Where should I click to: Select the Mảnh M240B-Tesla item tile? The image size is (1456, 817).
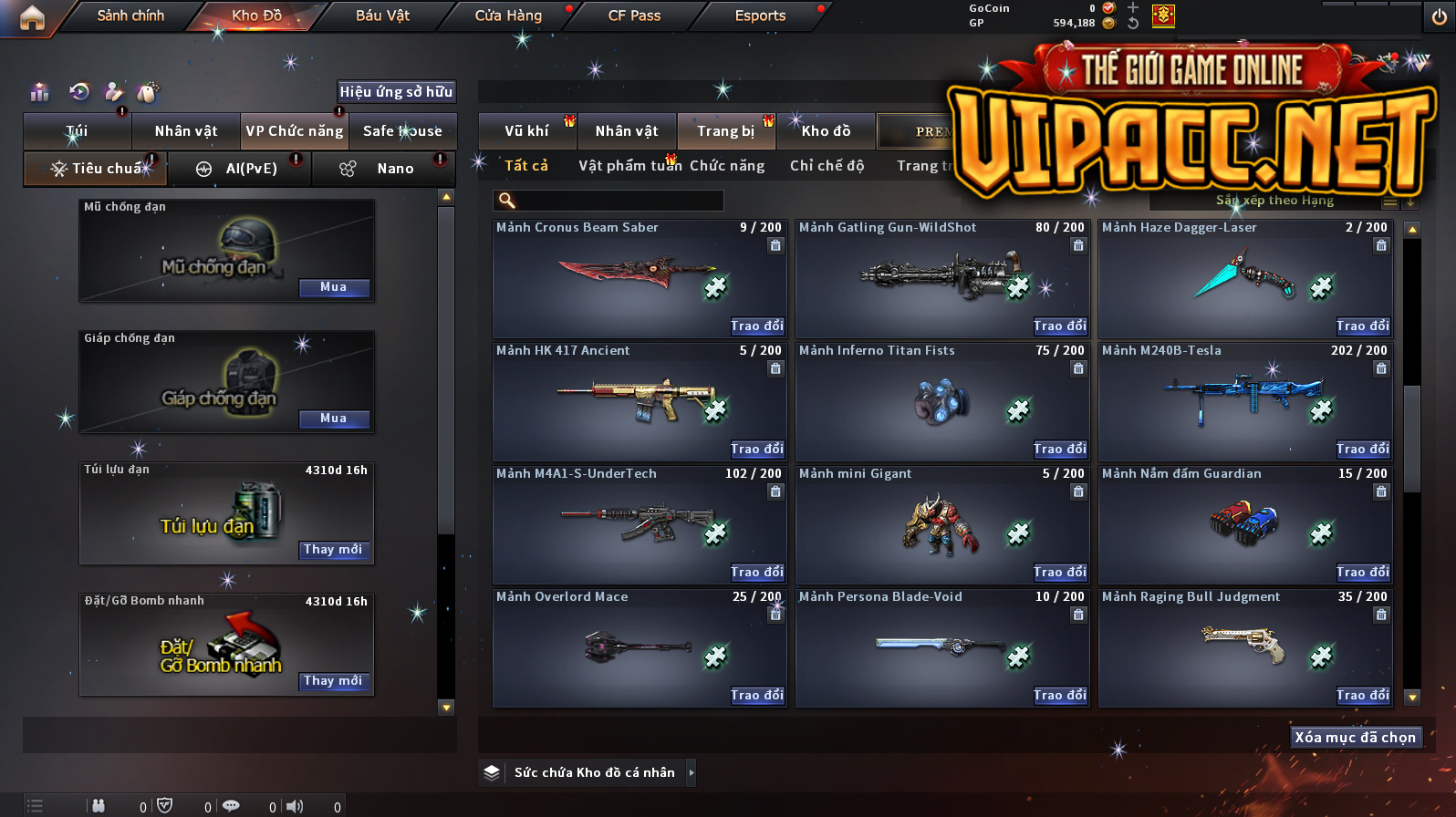(1244, 401)
